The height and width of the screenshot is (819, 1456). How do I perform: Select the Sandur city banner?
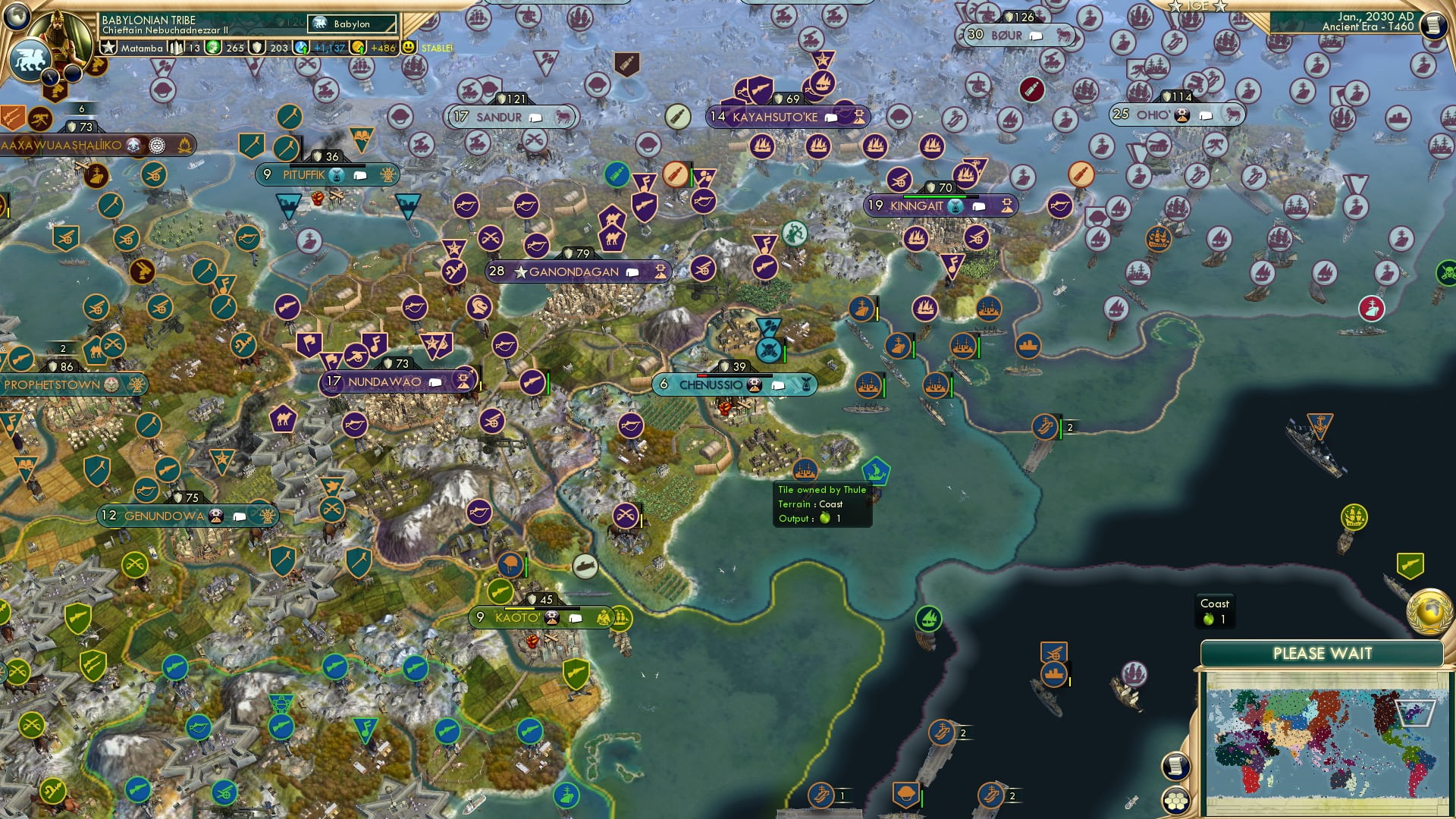pyautogui.click(x=497, y=118)
